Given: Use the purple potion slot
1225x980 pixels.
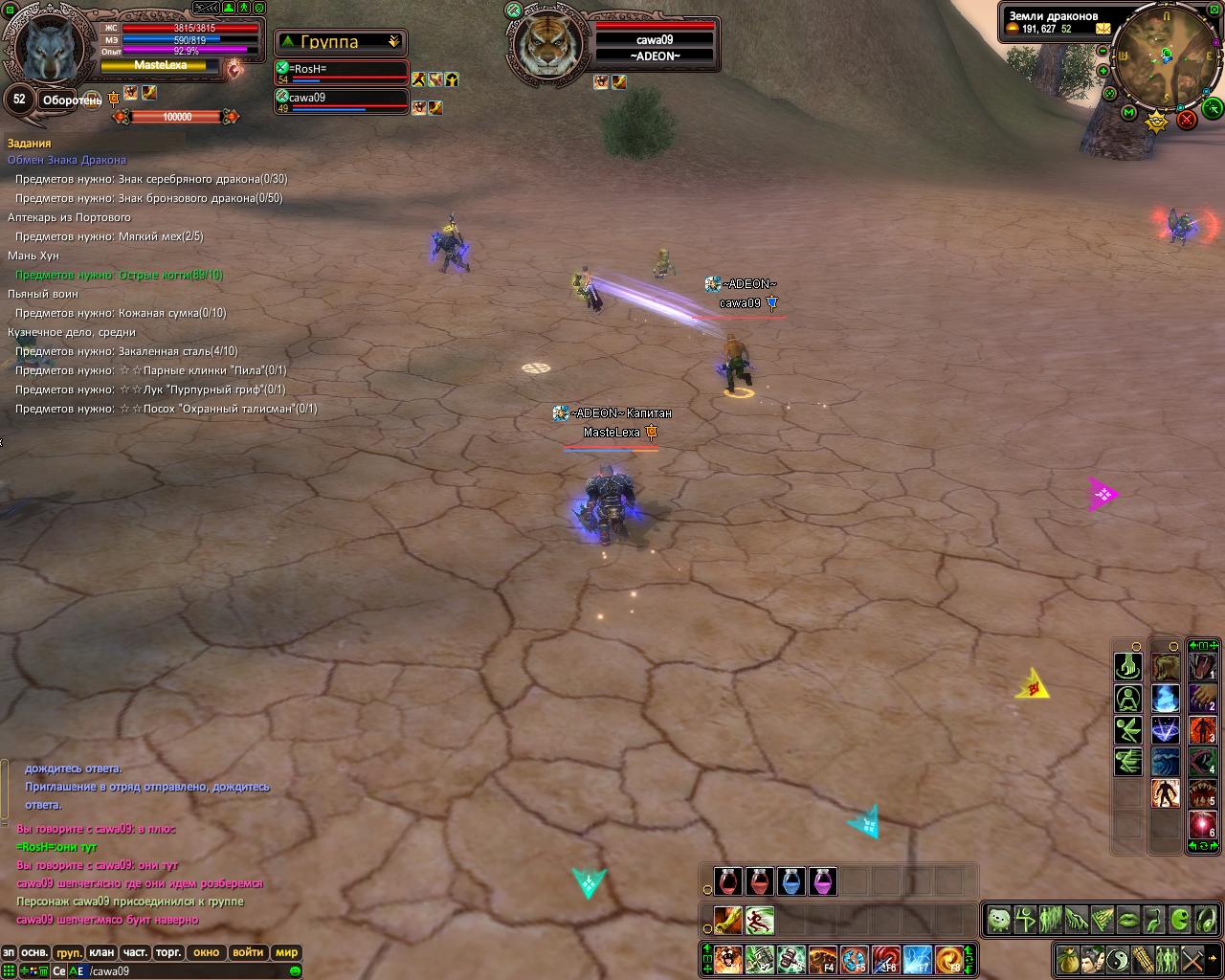Looking at the screenshot, I should pyautogui.click(x=823, y=881).
